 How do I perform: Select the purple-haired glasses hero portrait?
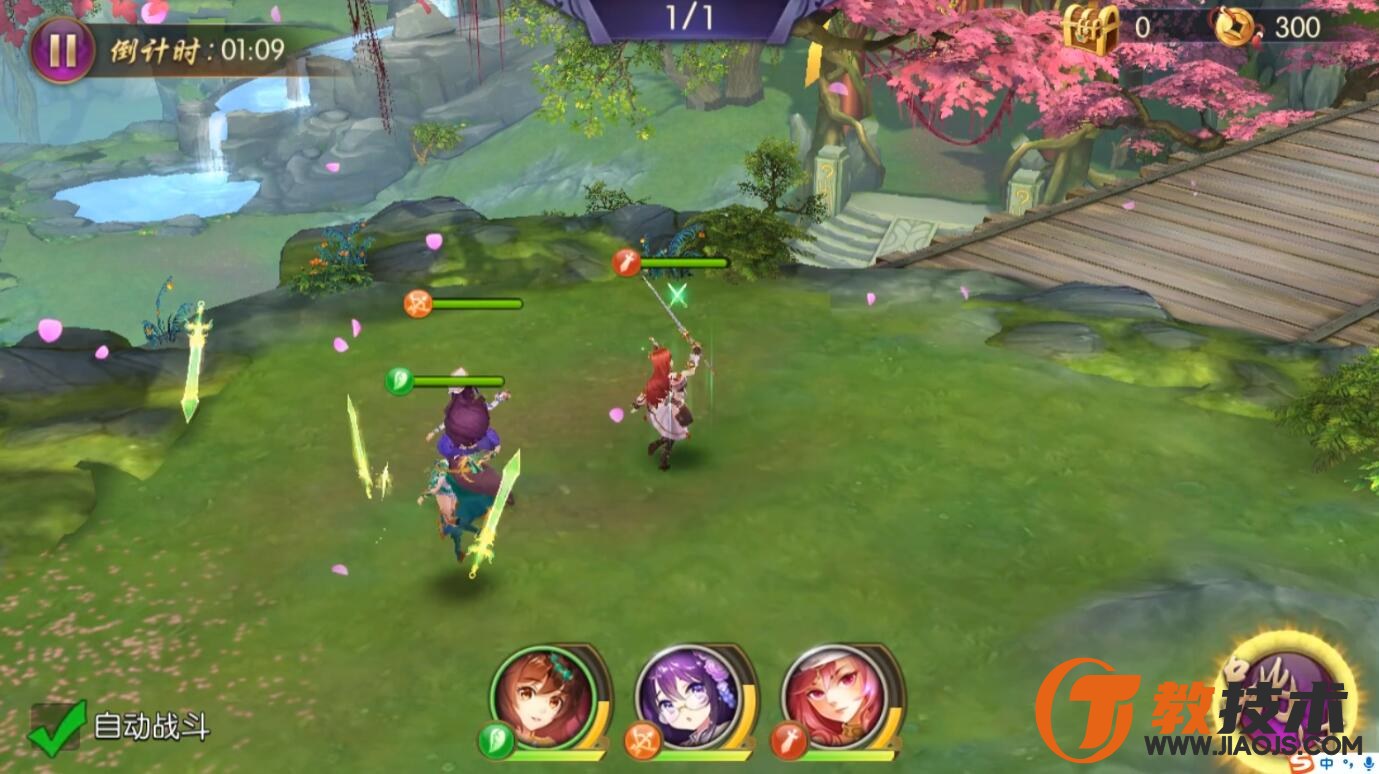[689, 697]
